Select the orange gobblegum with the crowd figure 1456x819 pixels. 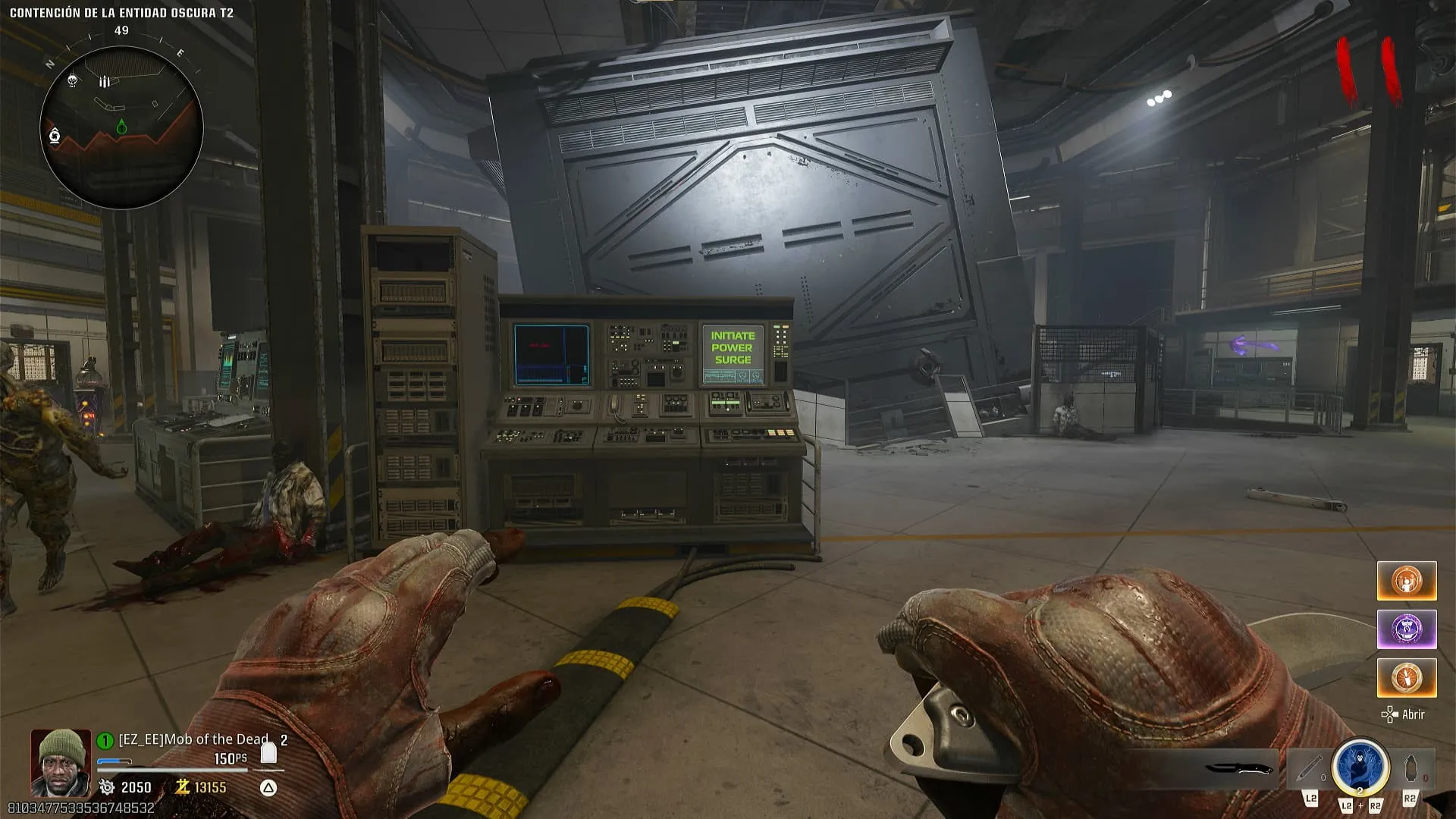(x=1407, y=581)
